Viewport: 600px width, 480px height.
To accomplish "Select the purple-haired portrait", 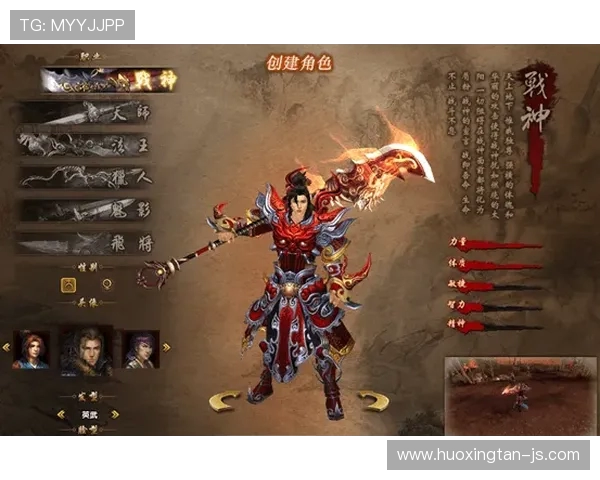I will pos(140,348).
